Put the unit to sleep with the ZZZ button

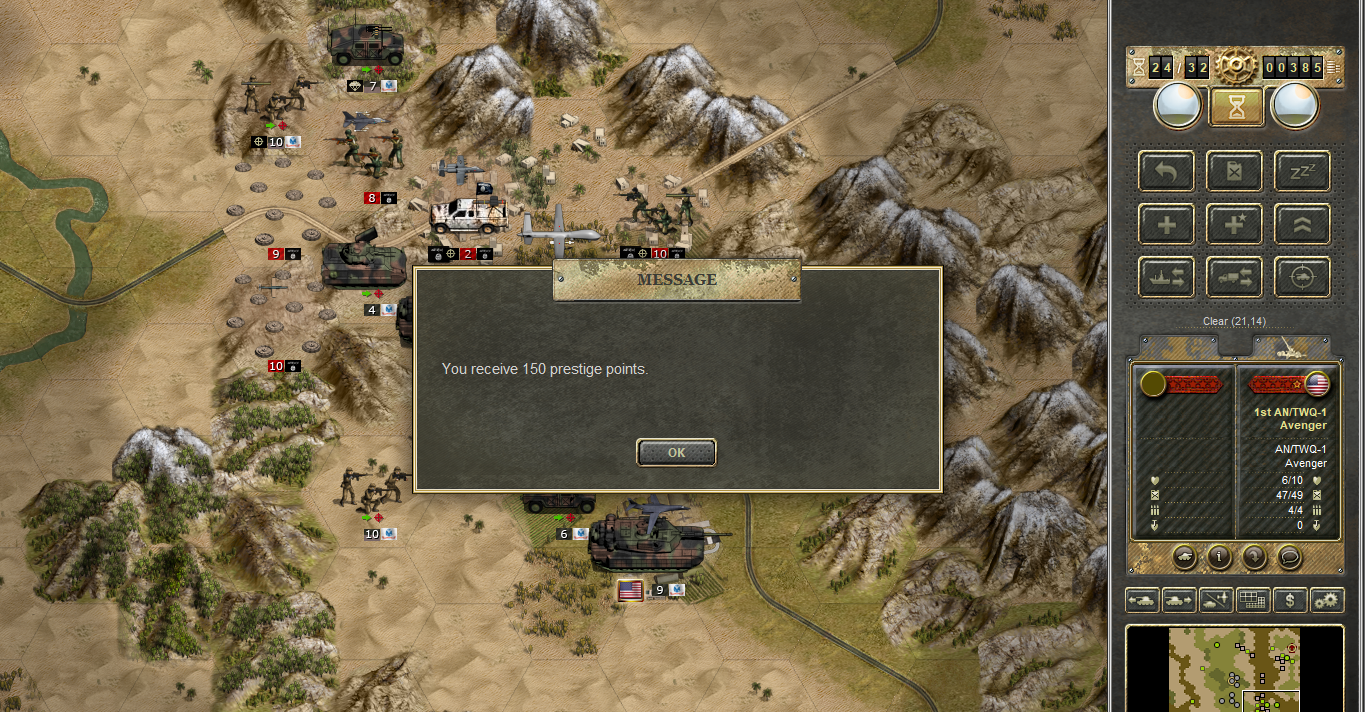click(1302, 171)
